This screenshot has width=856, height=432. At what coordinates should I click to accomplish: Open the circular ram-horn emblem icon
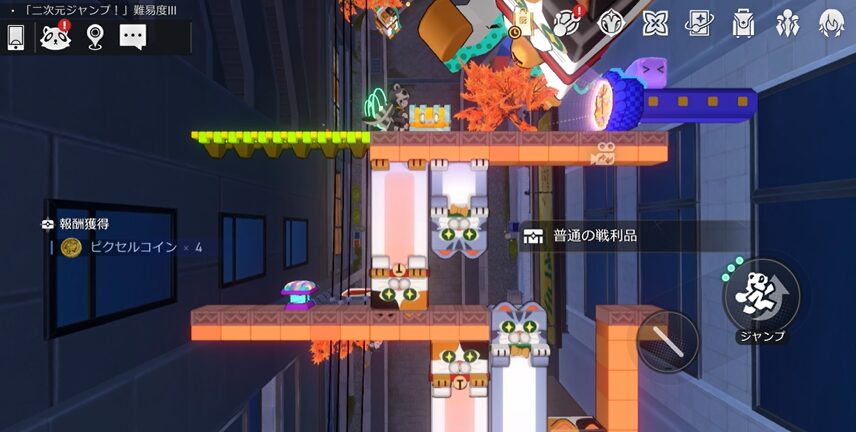point(611,22)
